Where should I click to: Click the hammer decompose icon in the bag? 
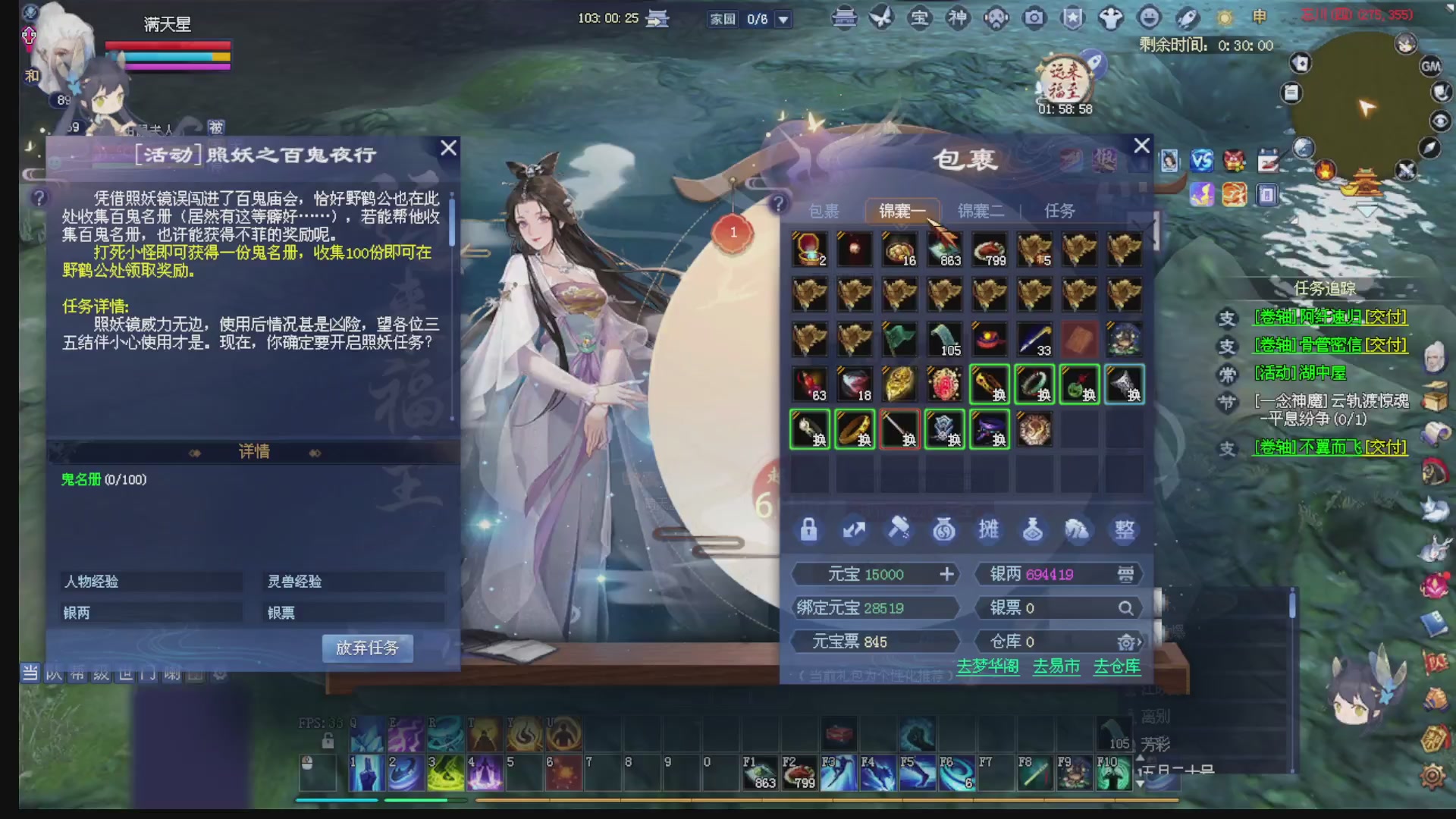tap(899, 530)
